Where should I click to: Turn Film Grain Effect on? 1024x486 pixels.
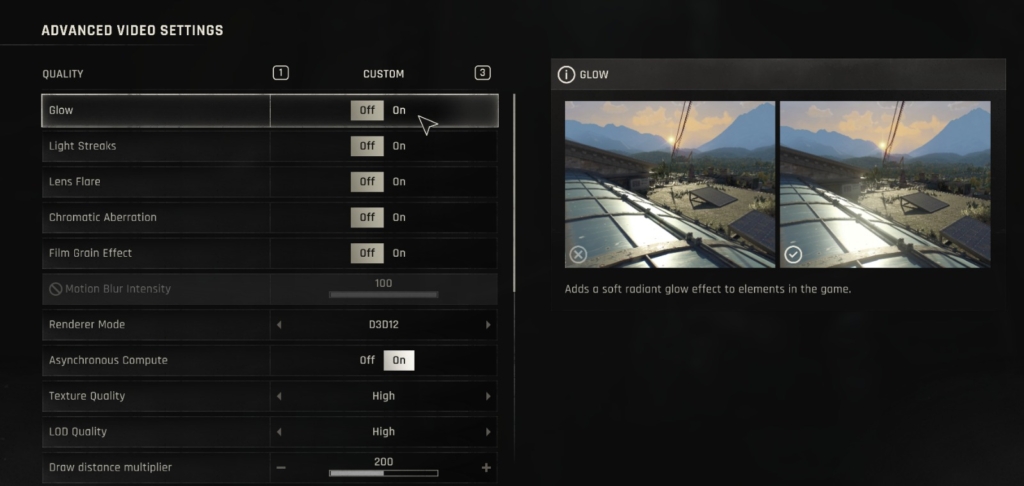399,253
